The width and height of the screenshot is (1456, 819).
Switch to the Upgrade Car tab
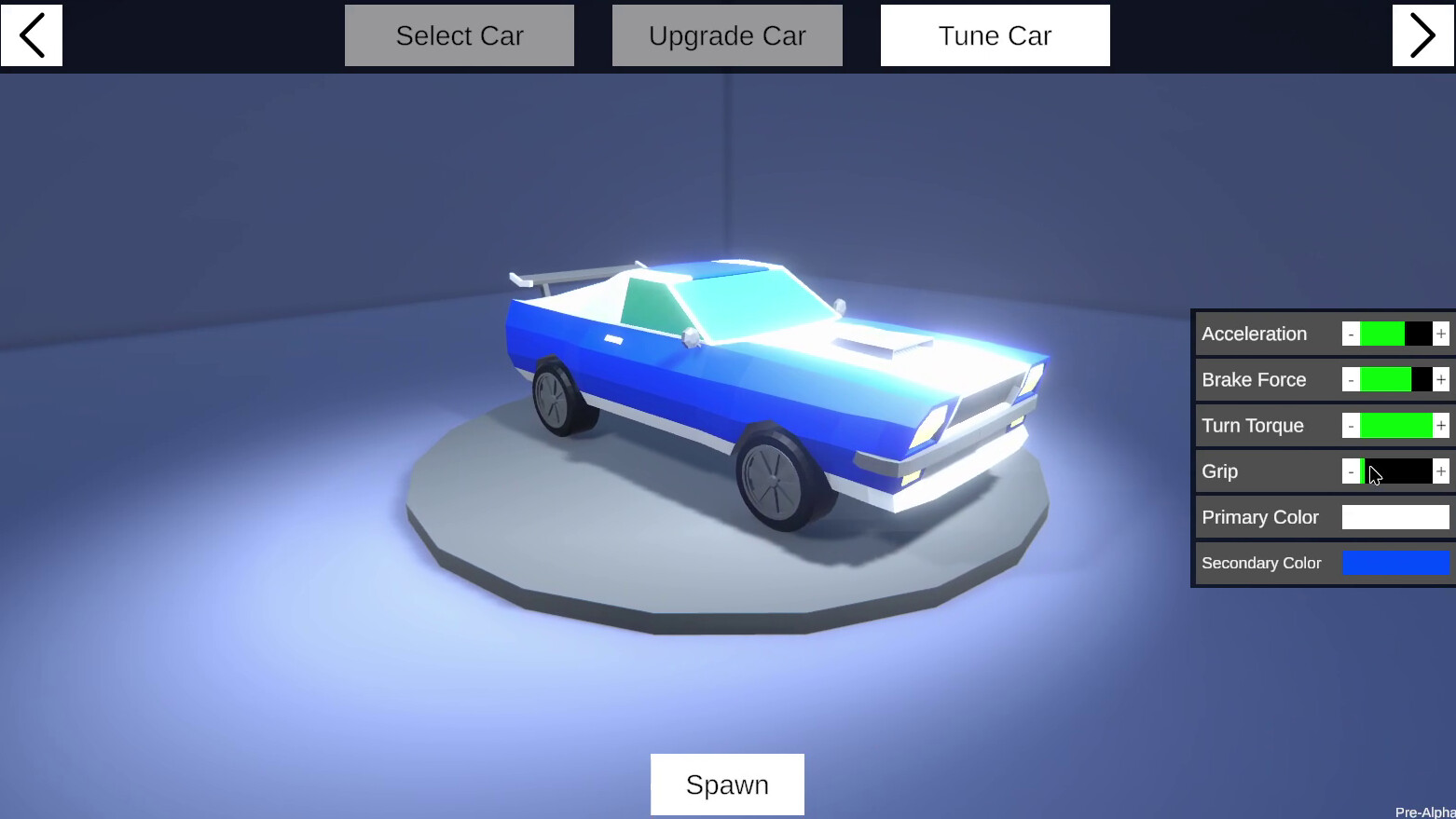point(727,35)
